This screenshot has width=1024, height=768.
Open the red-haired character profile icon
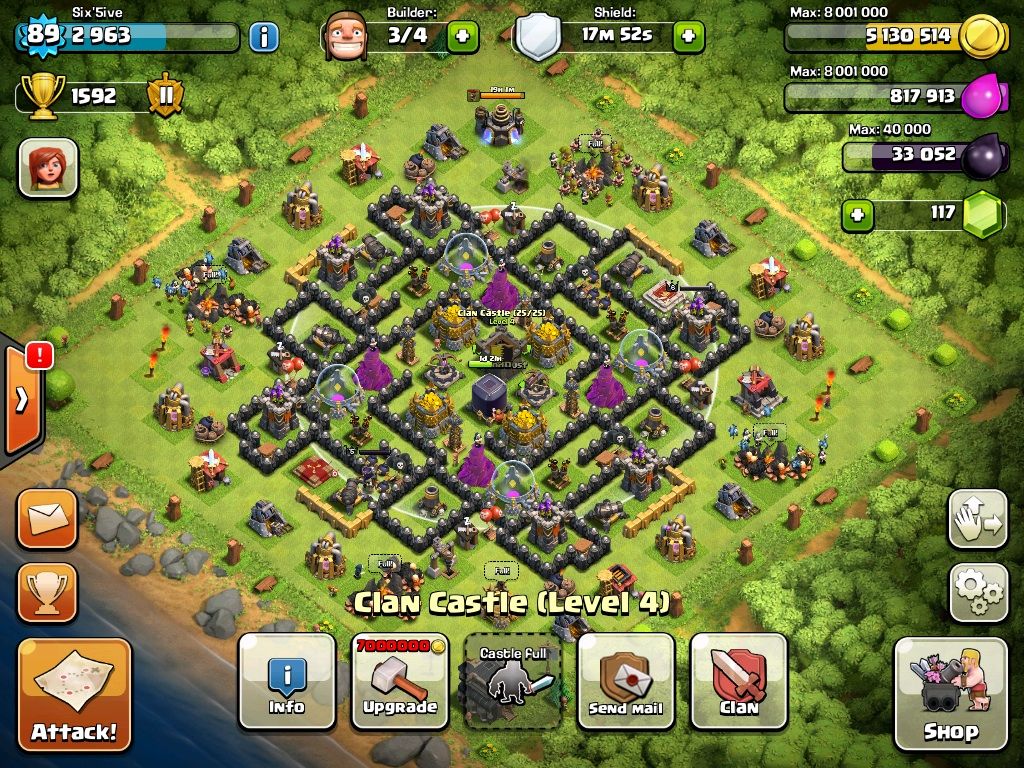pos(48,167)
